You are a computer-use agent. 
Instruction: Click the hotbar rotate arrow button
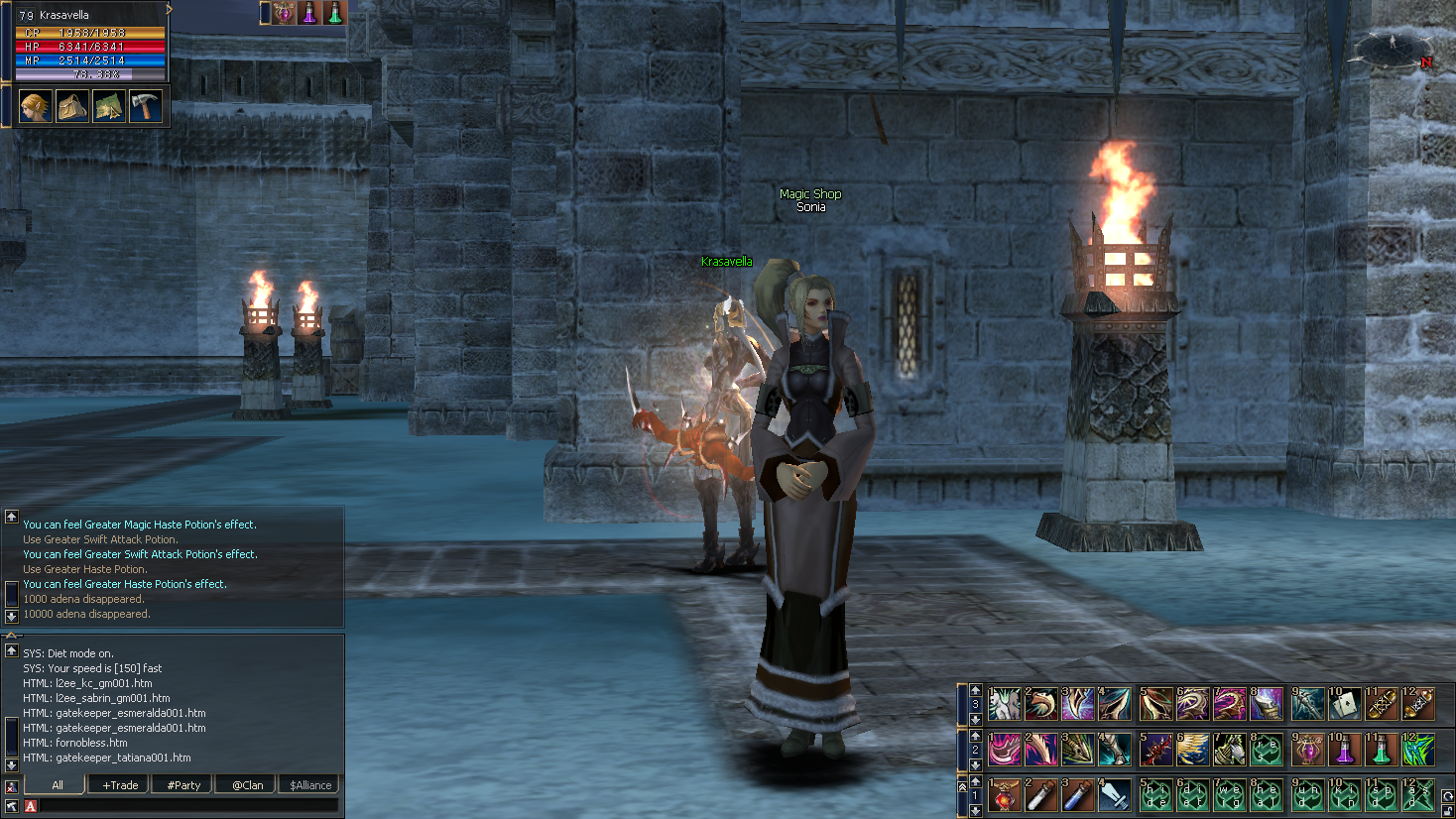point(1448,797)
